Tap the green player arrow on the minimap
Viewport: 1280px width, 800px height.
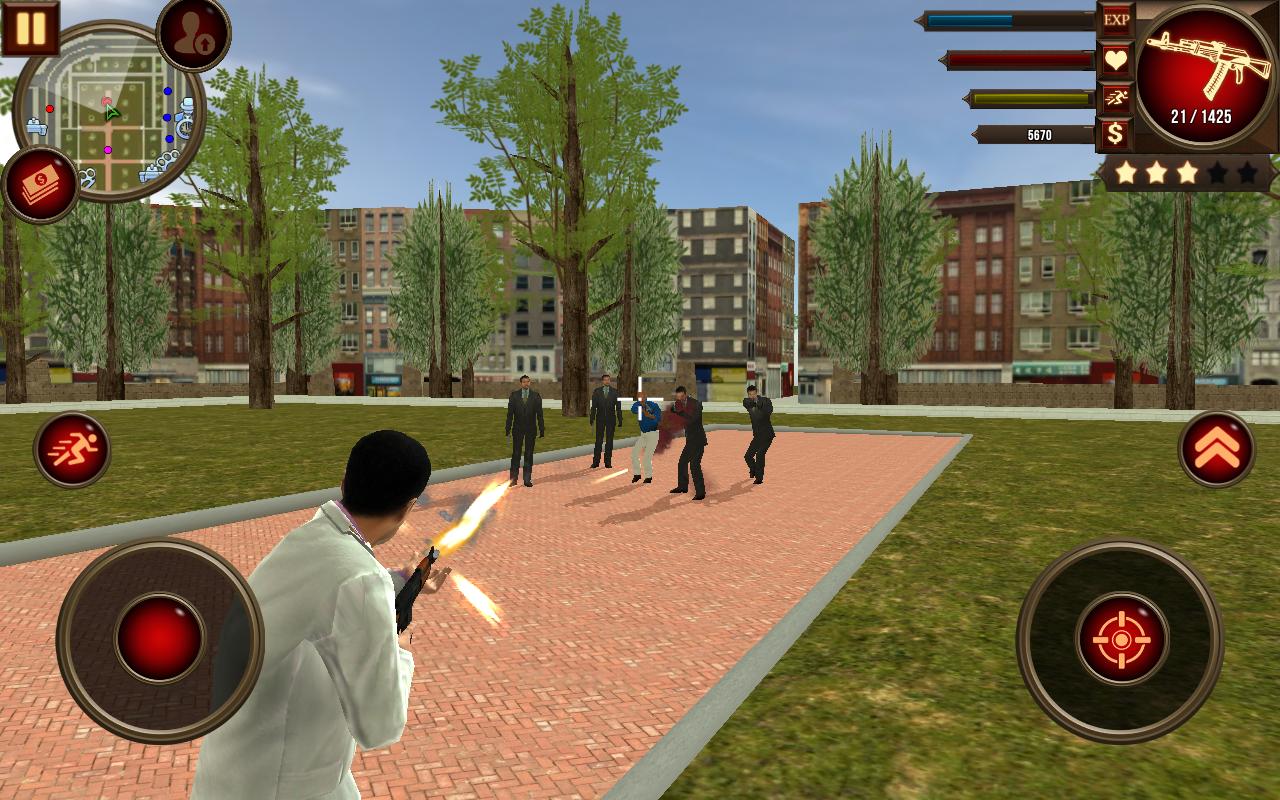(x=110, y=112)
